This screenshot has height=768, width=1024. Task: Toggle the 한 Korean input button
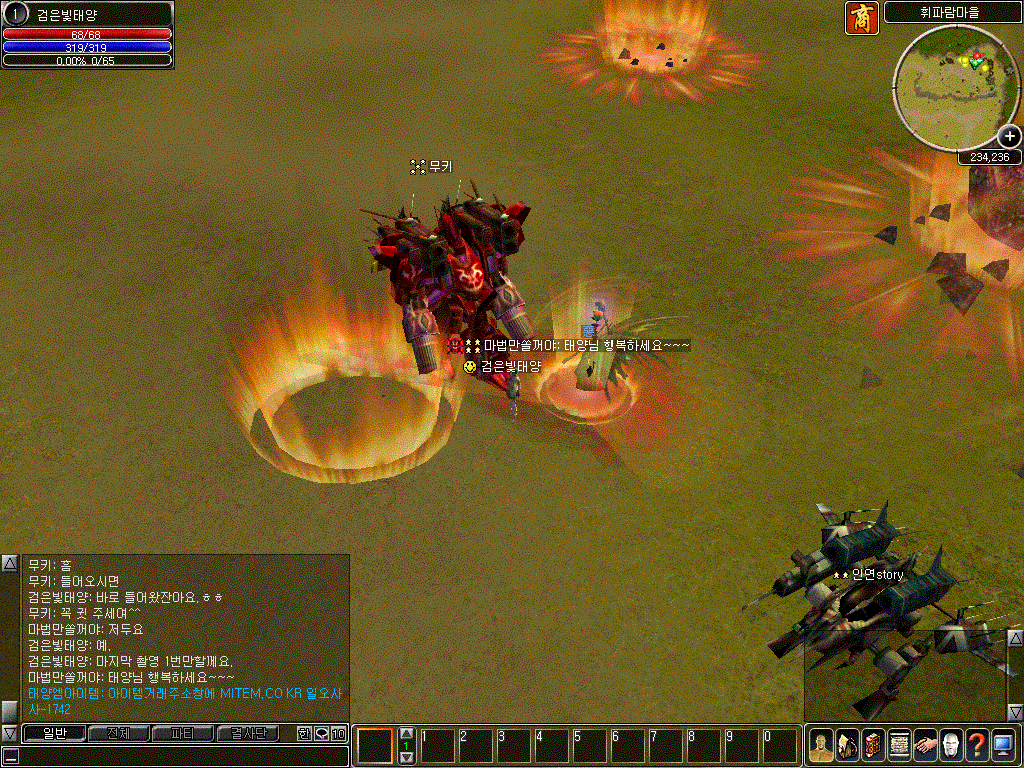tap(304, 733)
